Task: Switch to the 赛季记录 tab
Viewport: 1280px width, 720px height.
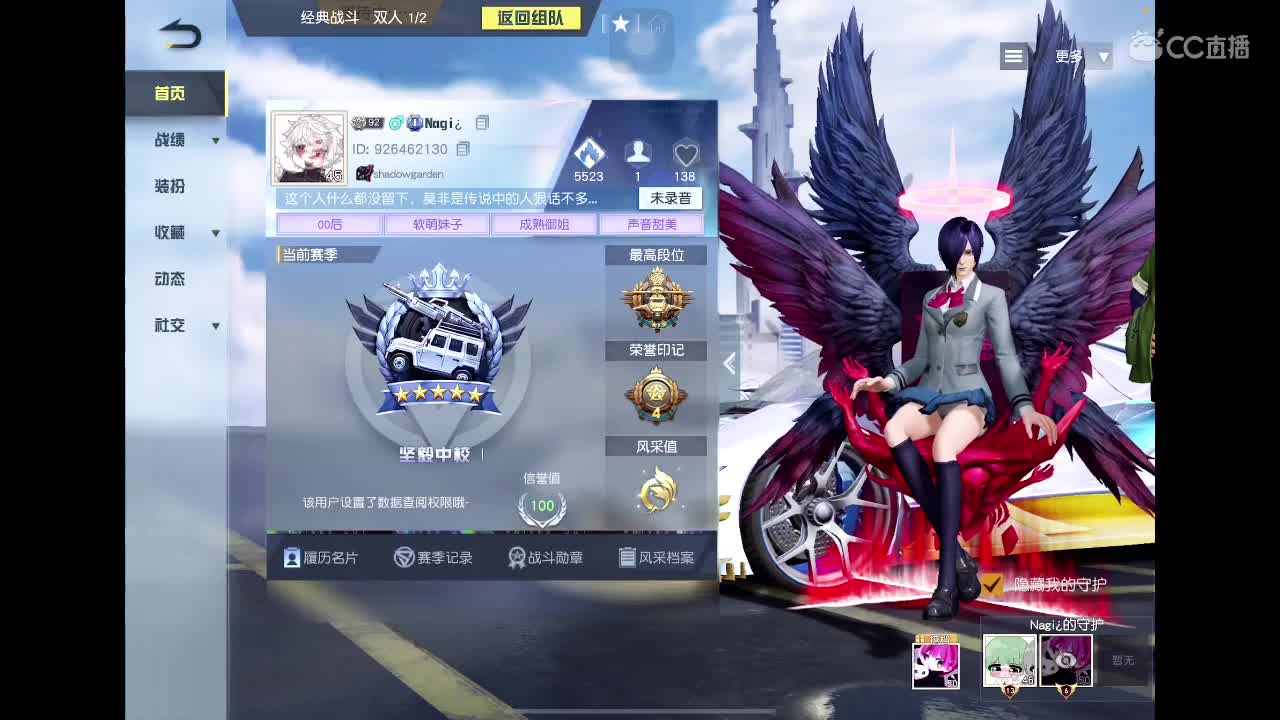Action: click(x=436, y=557)
